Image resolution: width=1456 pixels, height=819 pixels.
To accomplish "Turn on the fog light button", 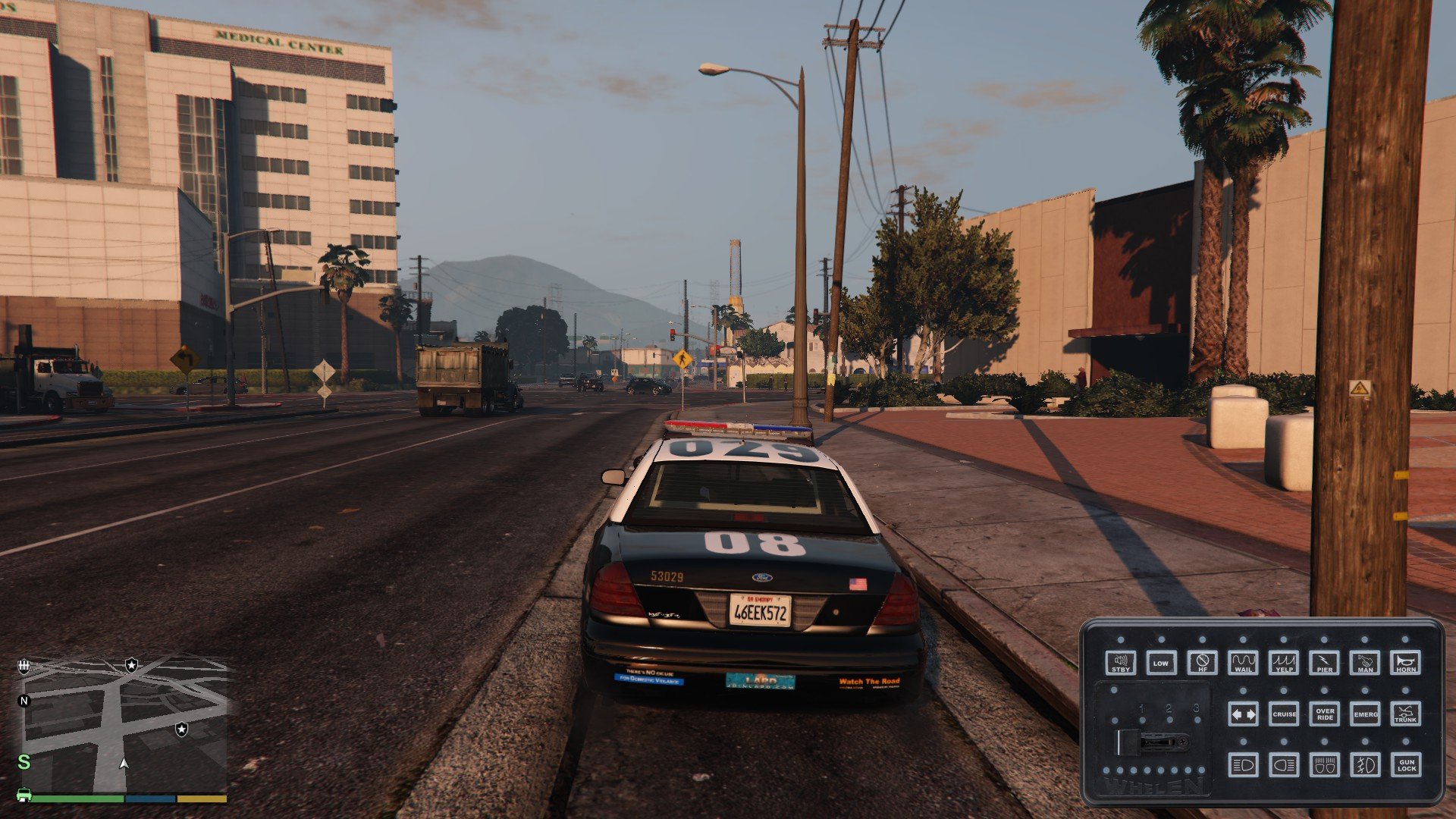I will (1365, 765).
